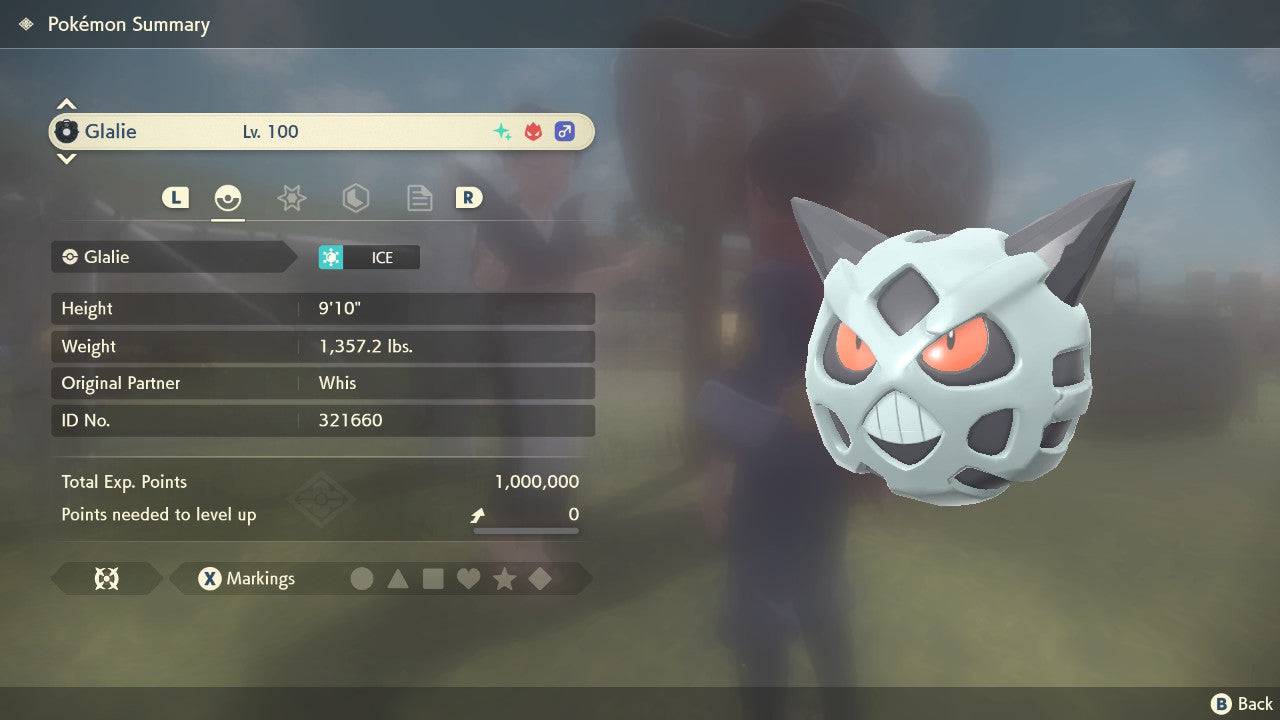Image resolution: width=1280 pixels, height=720 pixels.
Task: Toggle the circle marking
Action: click(x=362, y=578)
